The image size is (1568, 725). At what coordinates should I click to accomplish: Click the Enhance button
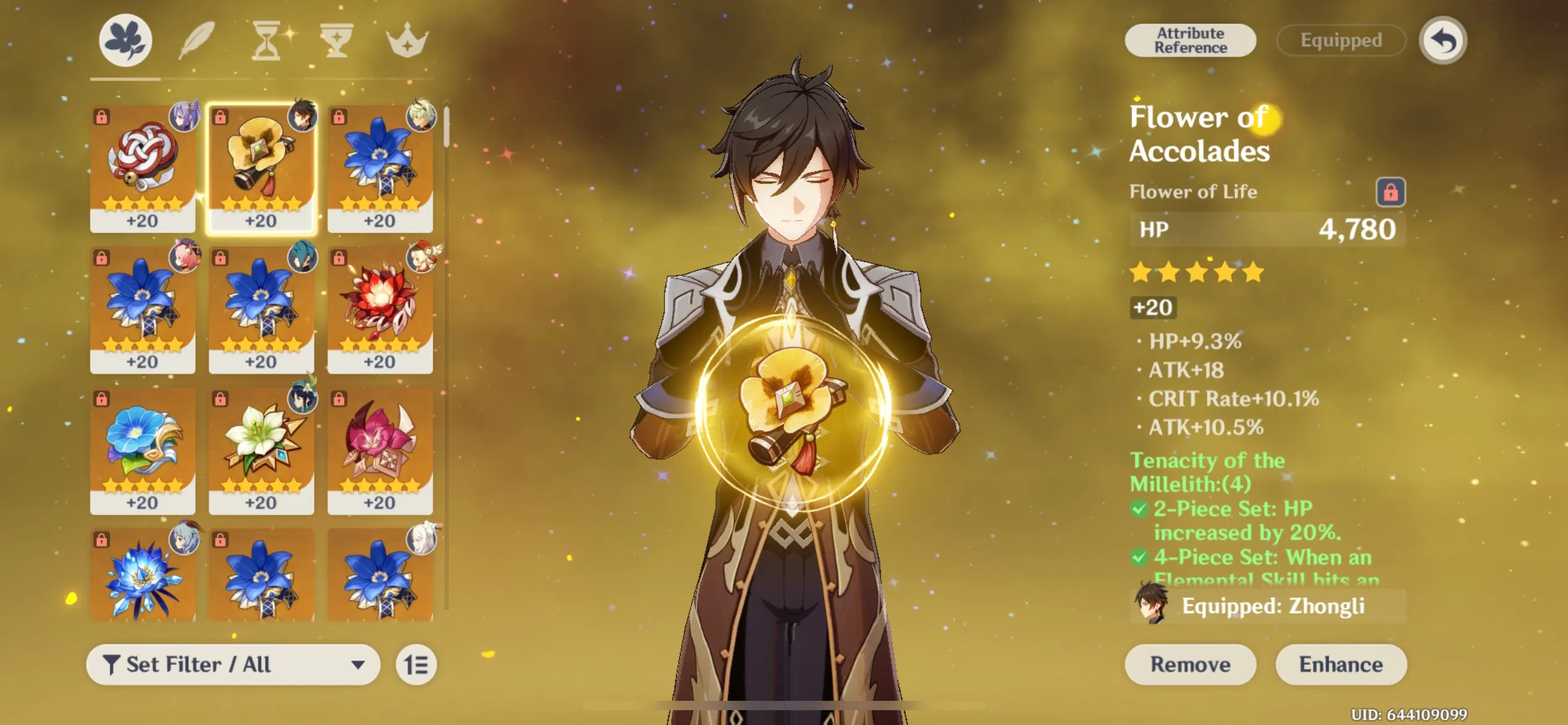point(1341,664)
